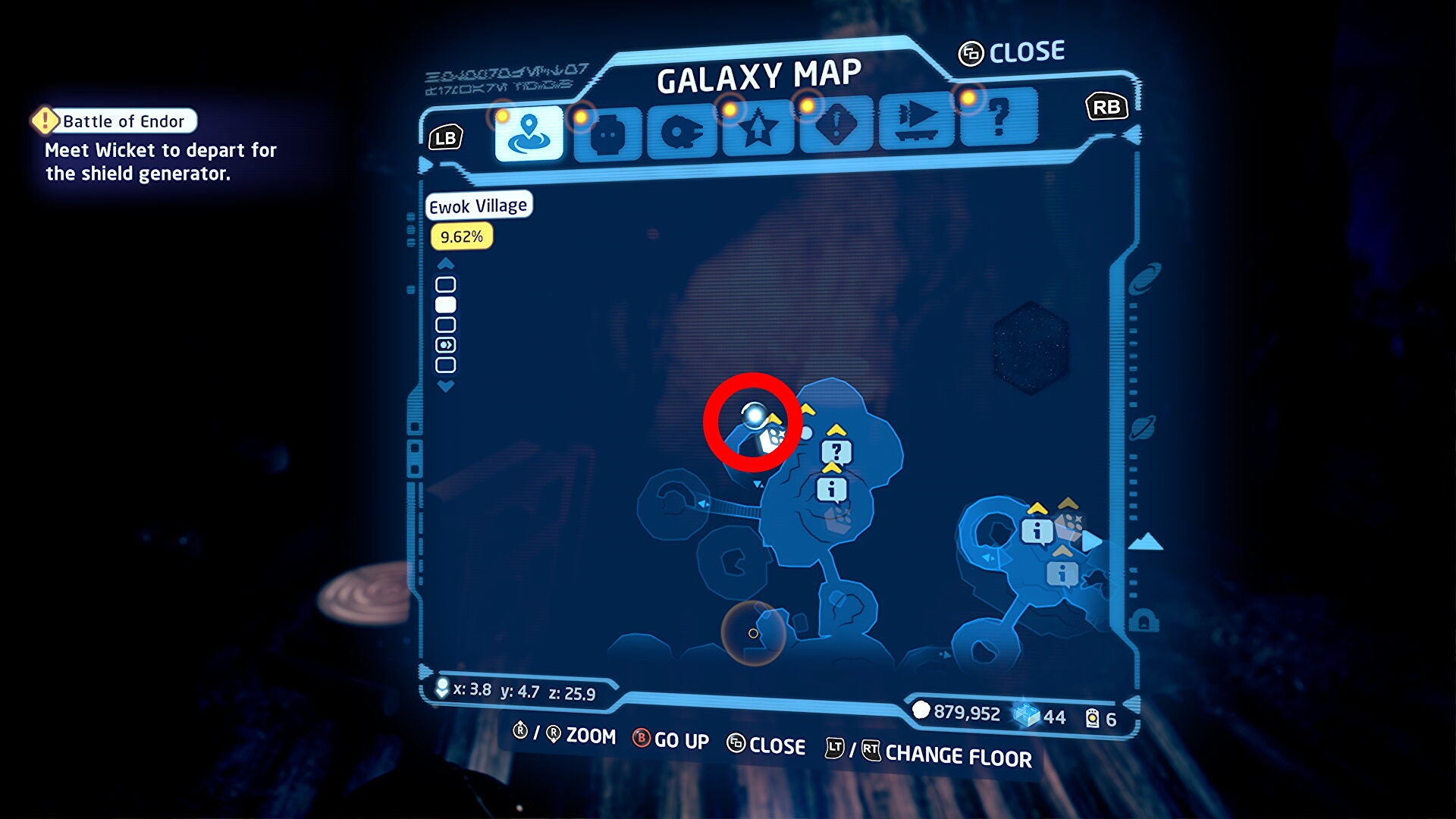
Task: Click the blue play arrow beside the east islands
Action: pyautogui.click(x=1090, y=541)
